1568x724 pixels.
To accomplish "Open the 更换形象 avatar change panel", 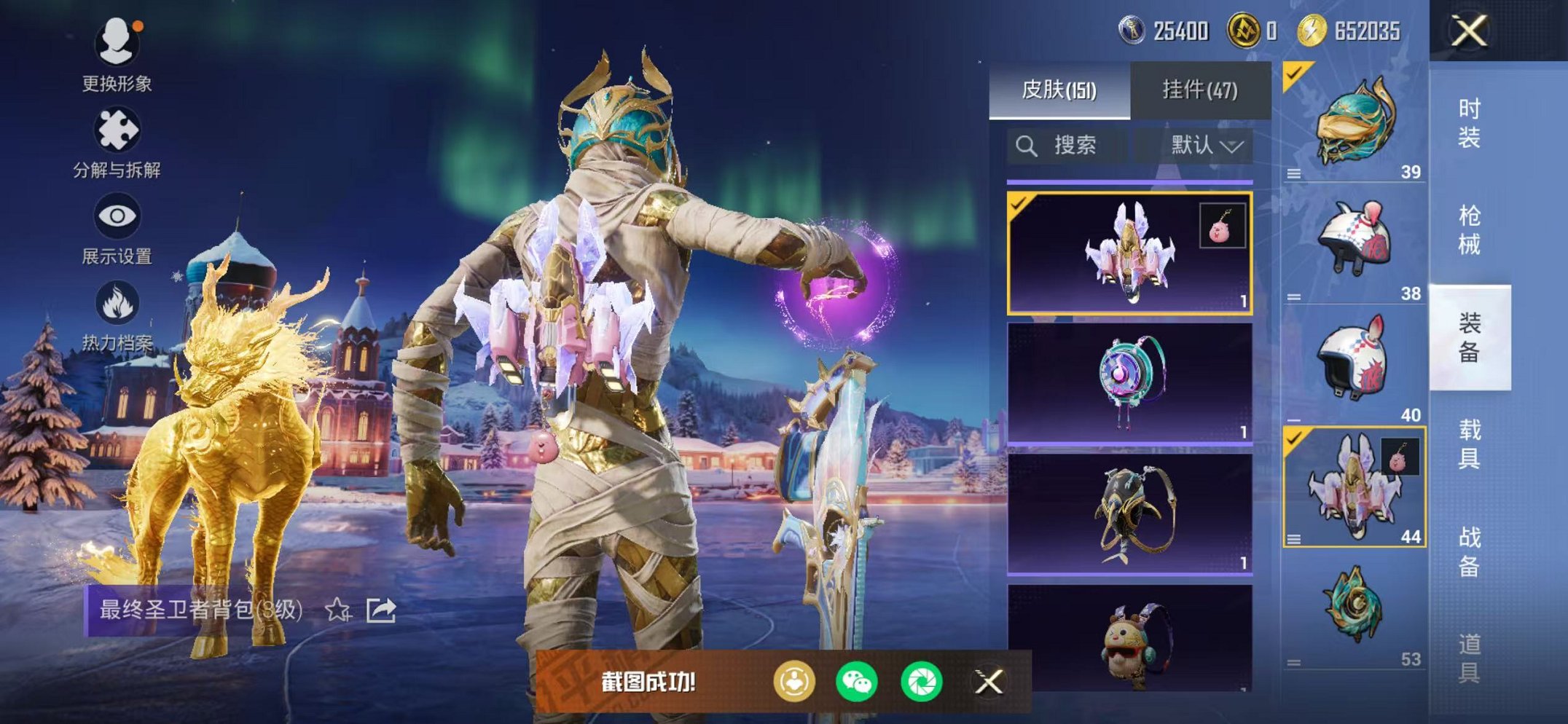I will 119,55.
